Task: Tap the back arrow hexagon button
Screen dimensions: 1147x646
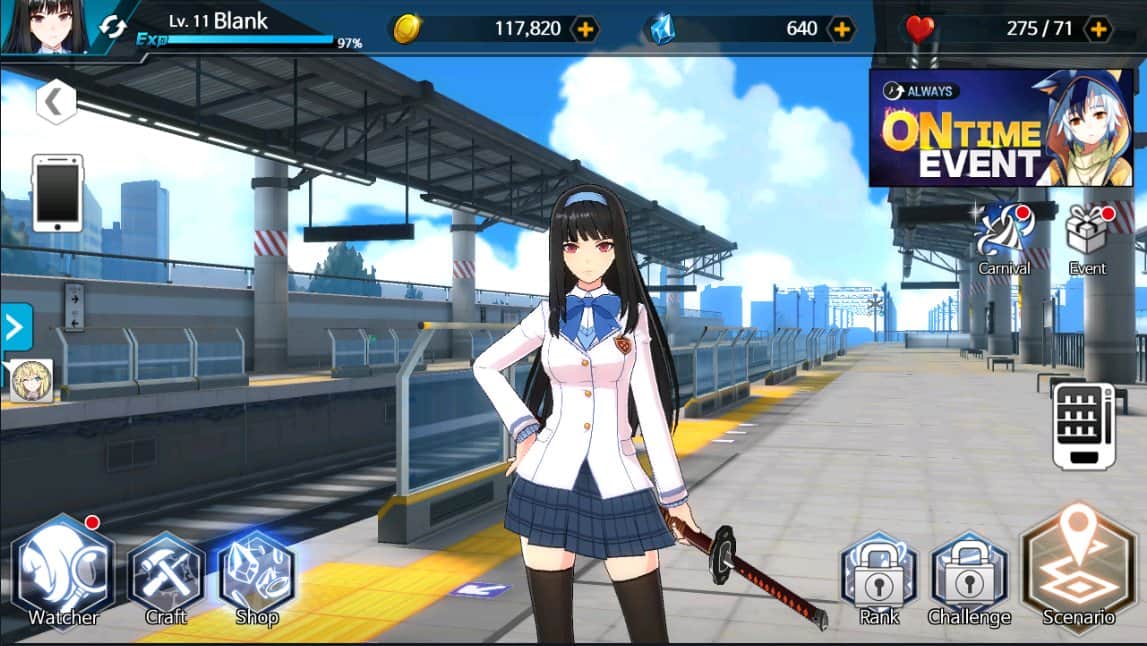Action: tap(56, 101)
